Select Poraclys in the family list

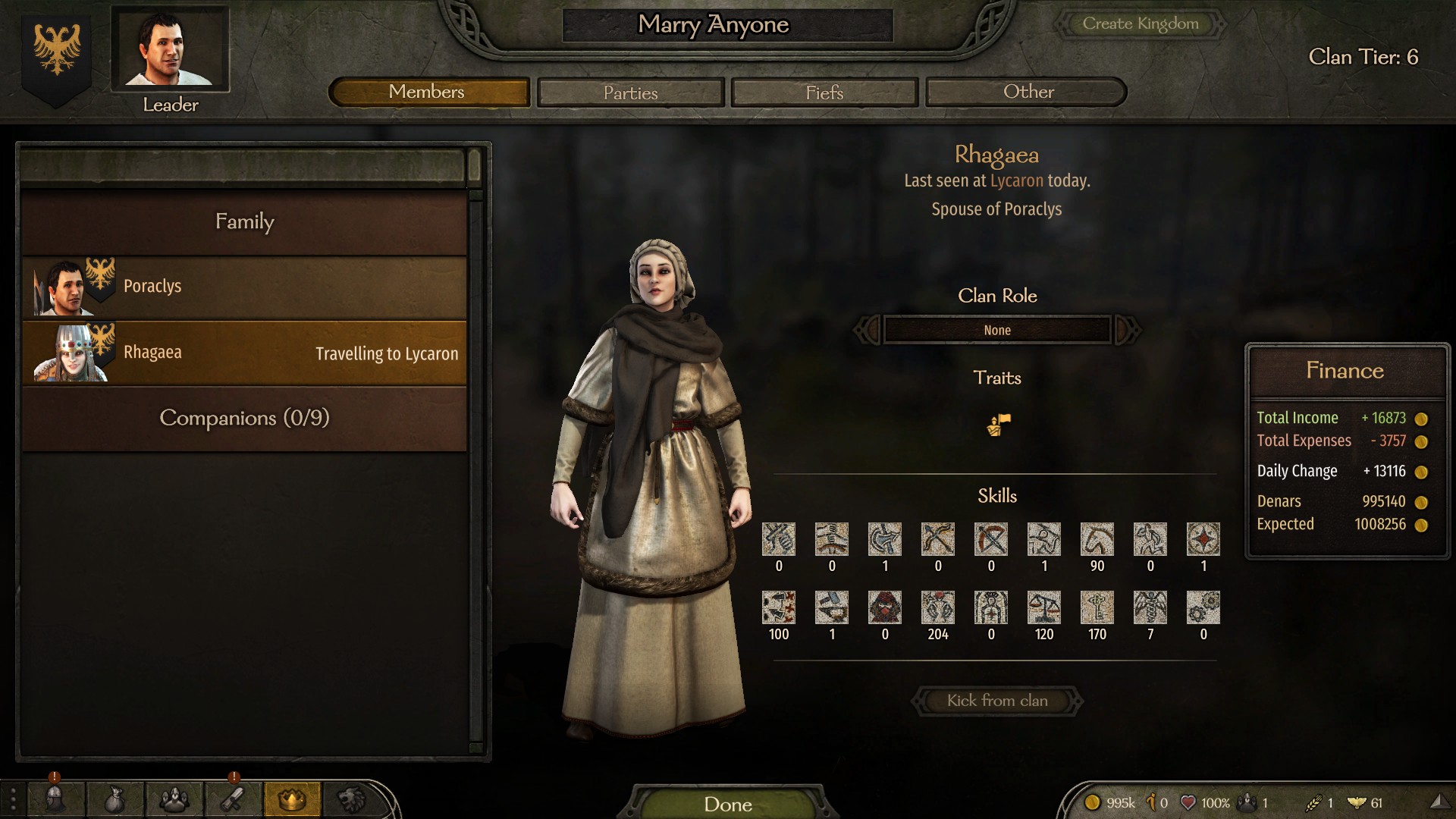click(244, 287)
